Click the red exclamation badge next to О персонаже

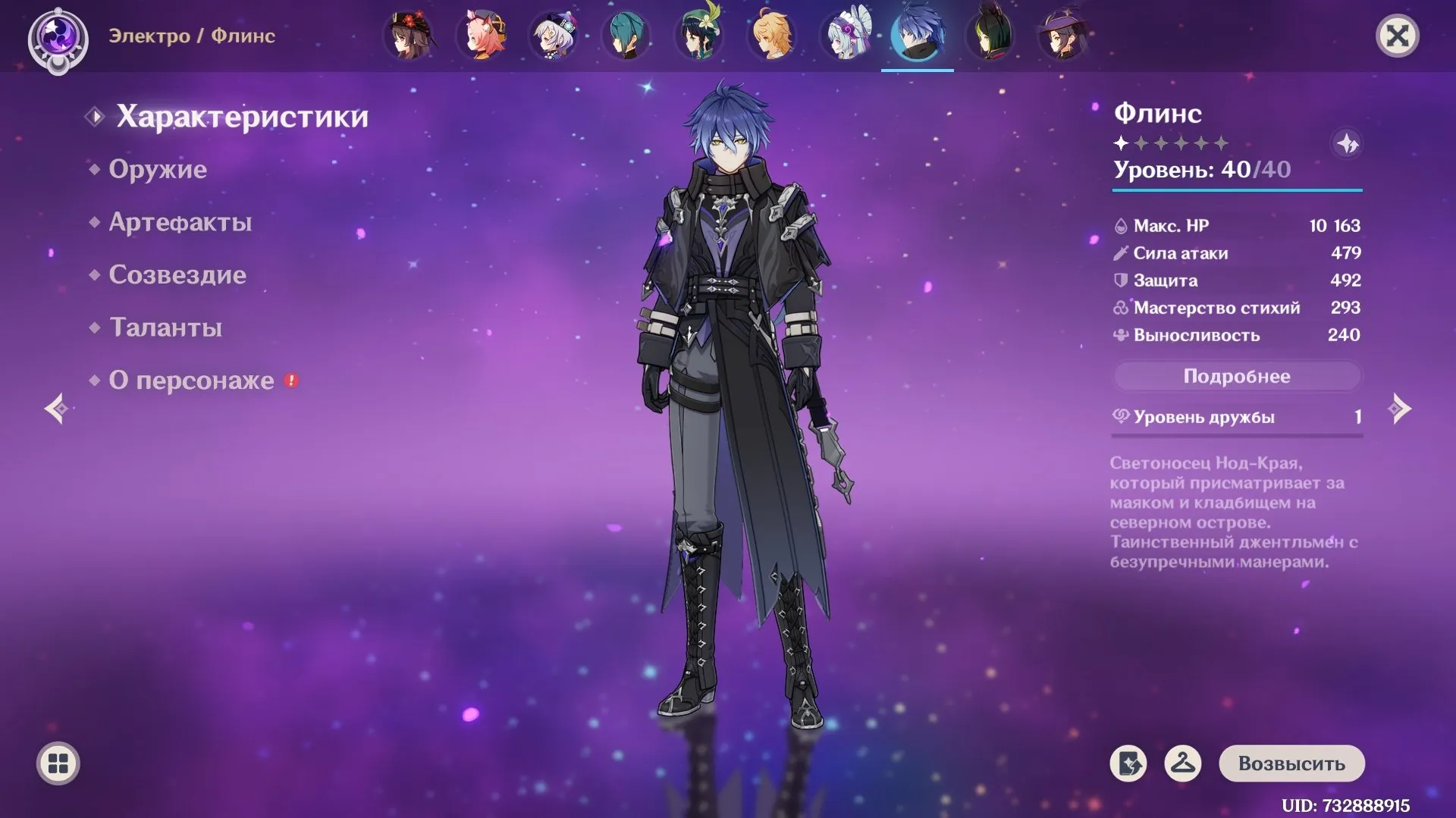292,381
